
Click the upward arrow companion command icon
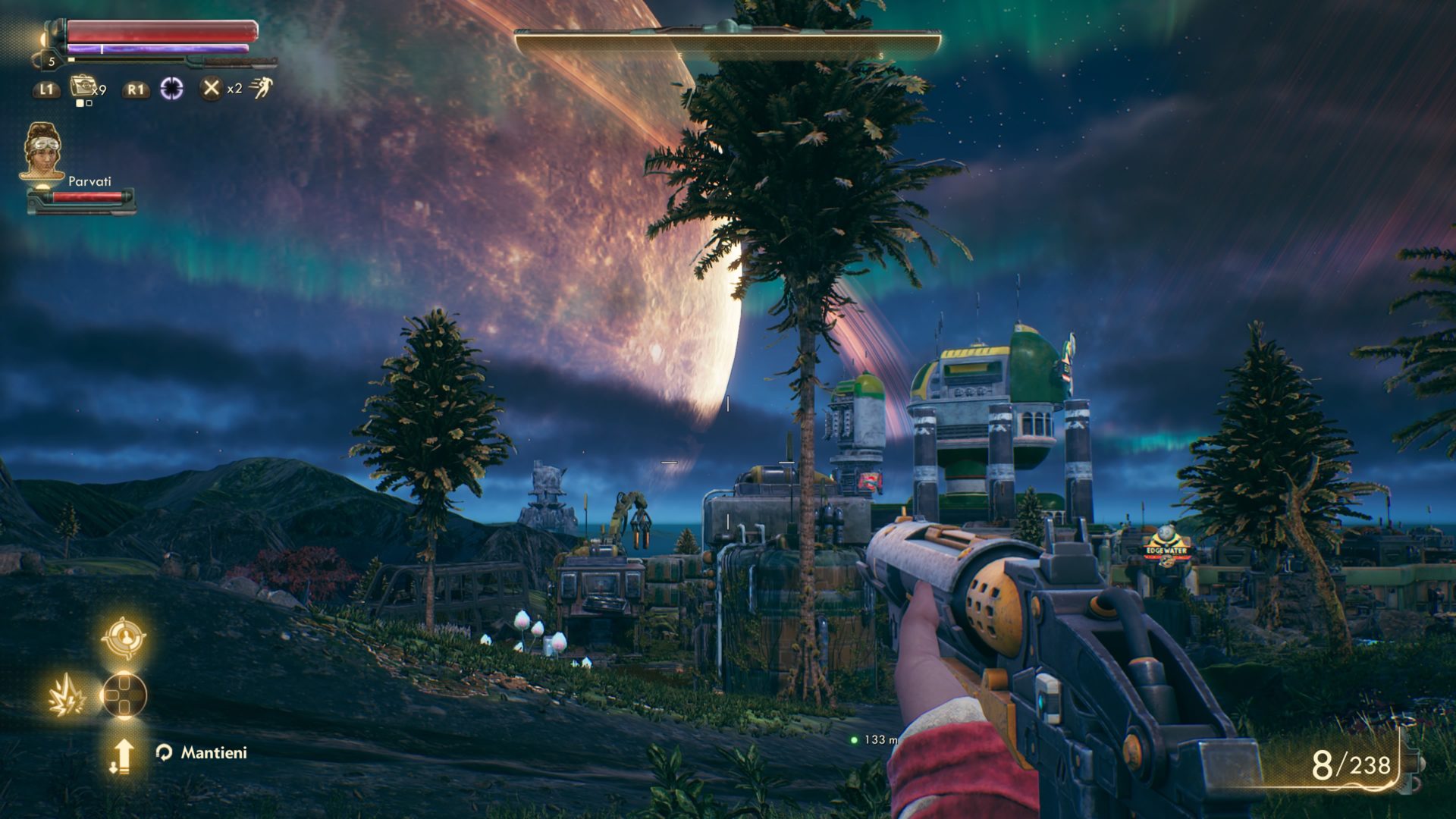pos(122,756)
